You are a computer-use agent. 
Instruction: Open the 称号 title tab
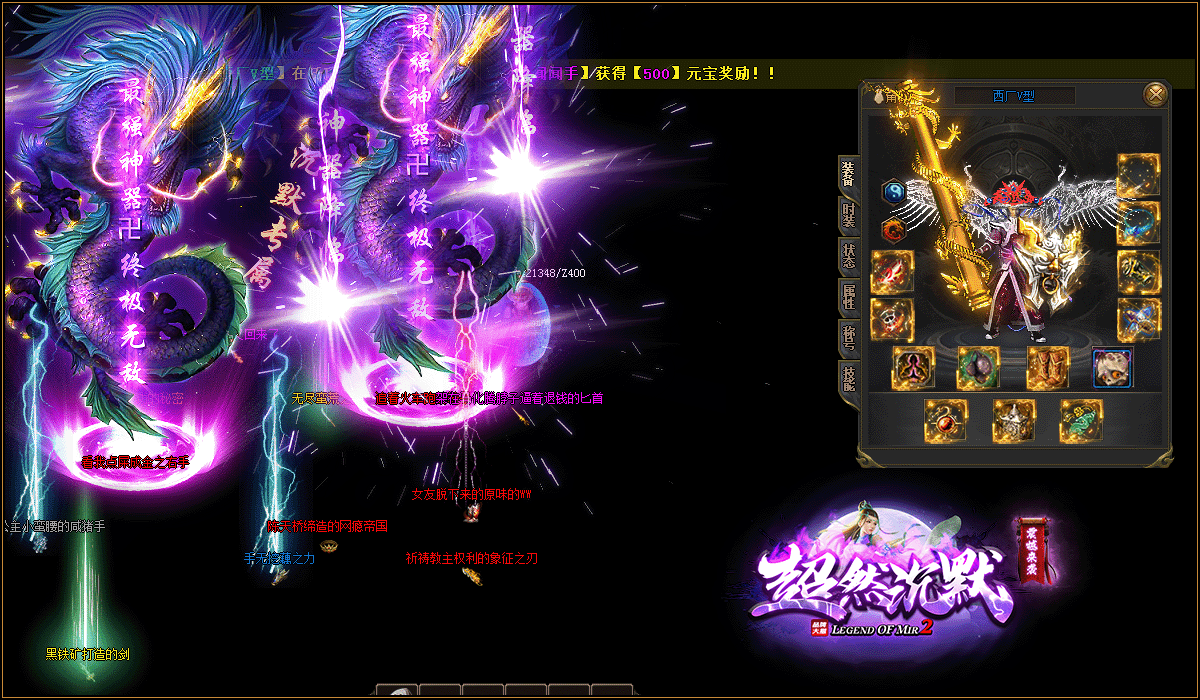tap(848, 337)
